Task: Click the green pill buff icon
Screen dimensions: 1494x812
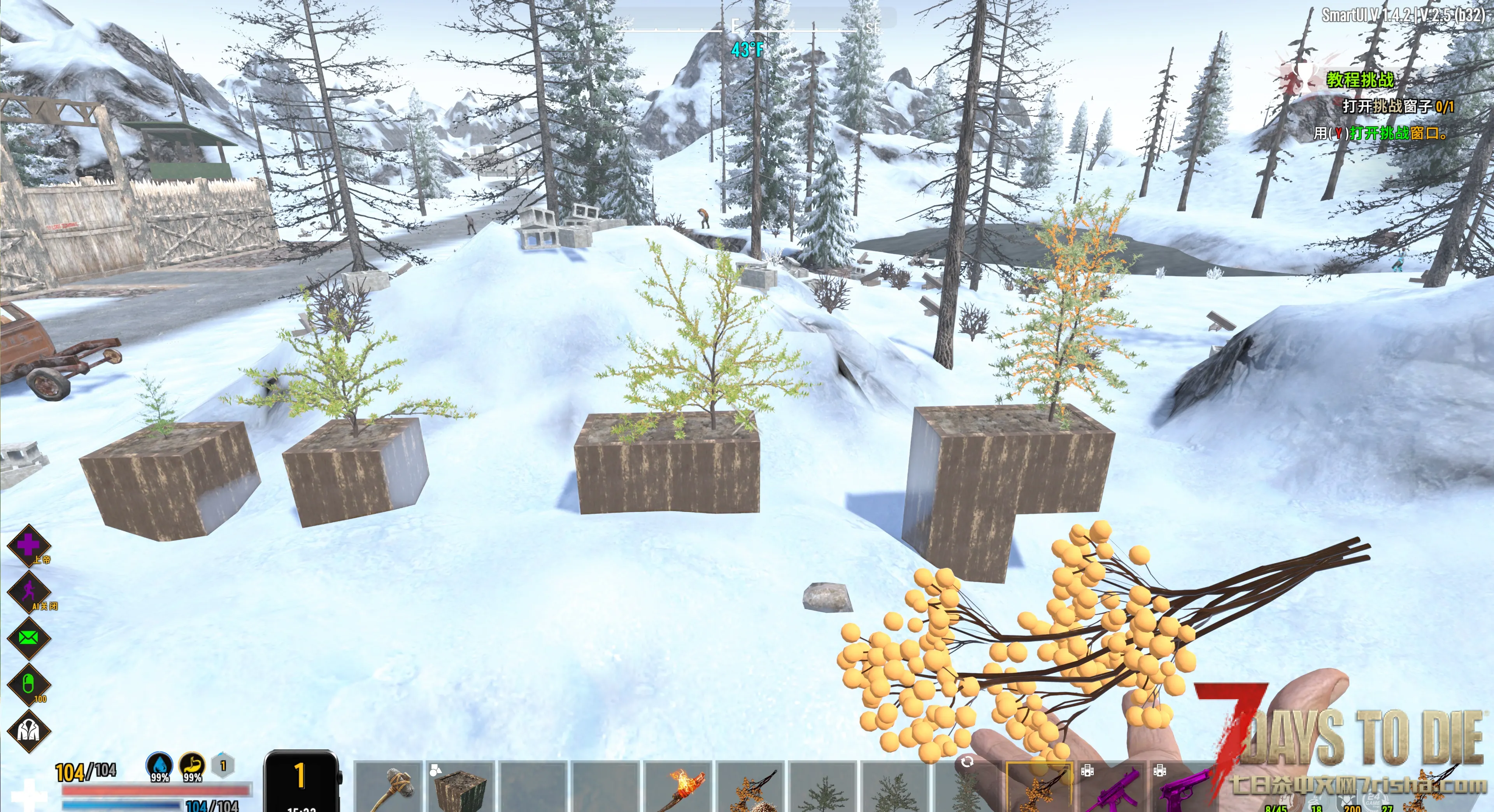Action: click(28, 684)
